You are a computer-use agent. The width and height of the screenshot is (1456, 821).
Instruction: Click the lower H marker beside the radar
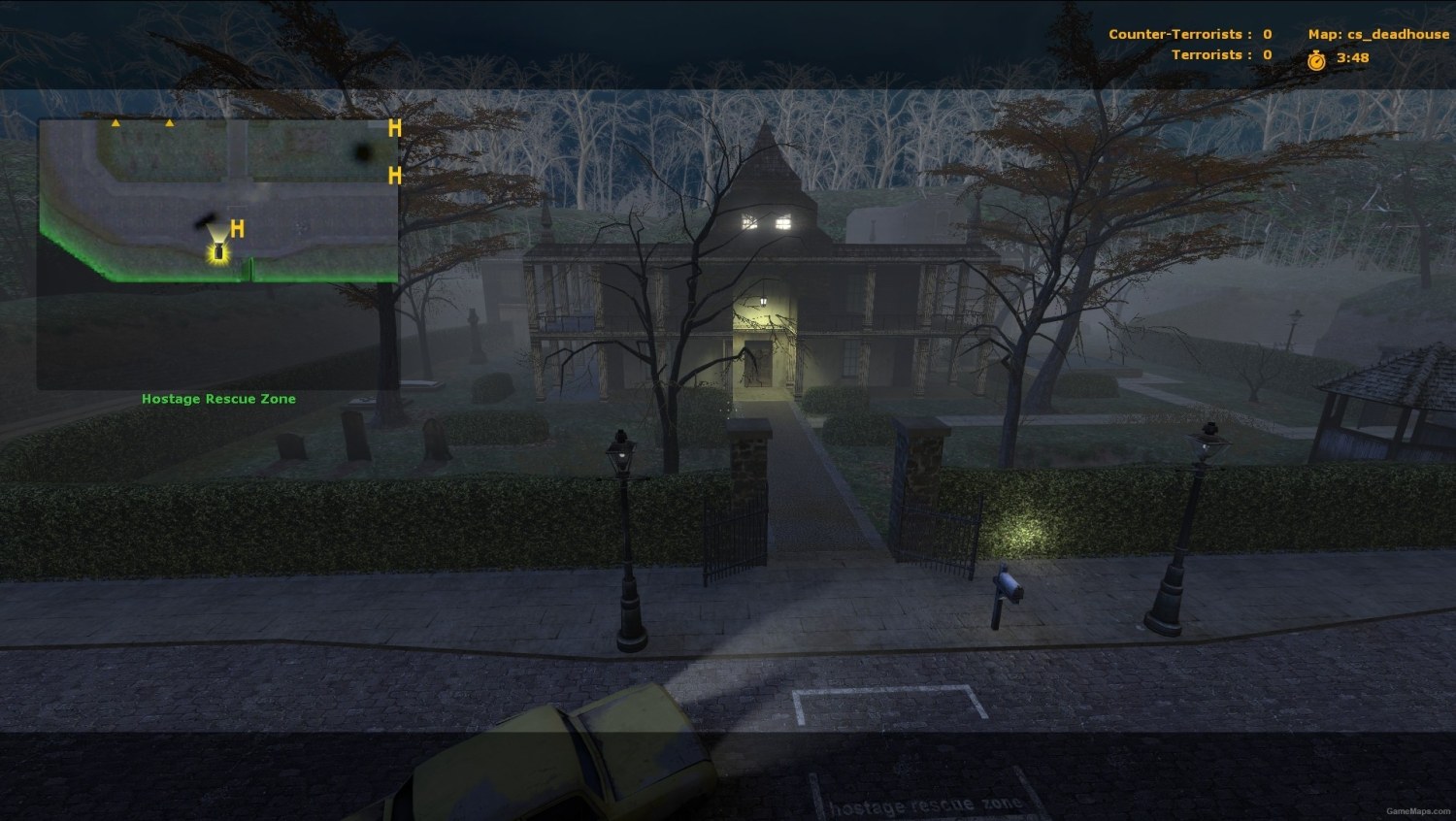click(394, 176)
